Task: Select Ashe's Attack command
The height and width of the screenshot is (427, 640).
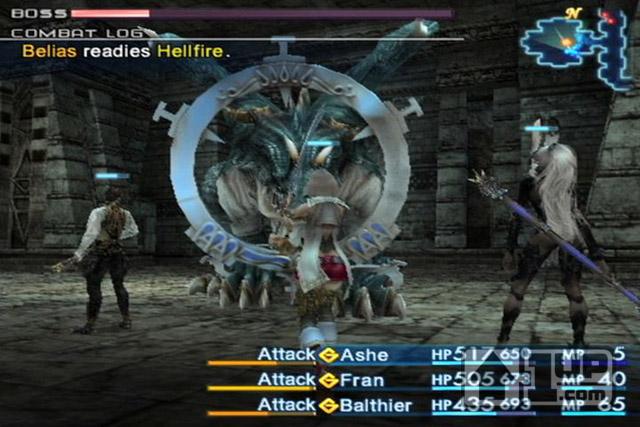Action: click(286, 354)
